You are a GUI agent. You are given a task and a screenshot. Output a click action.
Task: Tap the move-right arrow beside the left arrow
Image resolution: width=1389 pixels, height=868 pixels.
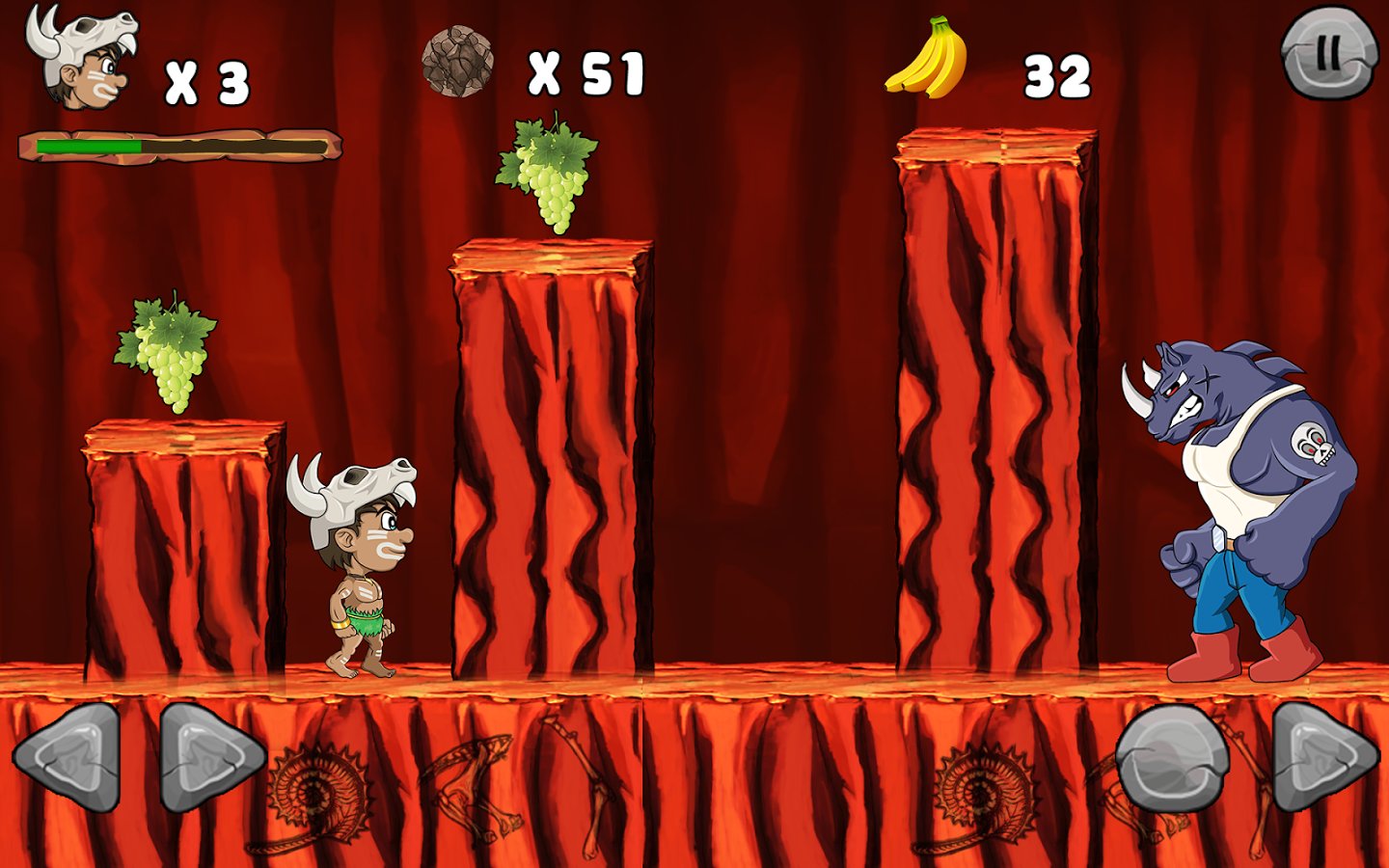209,756
